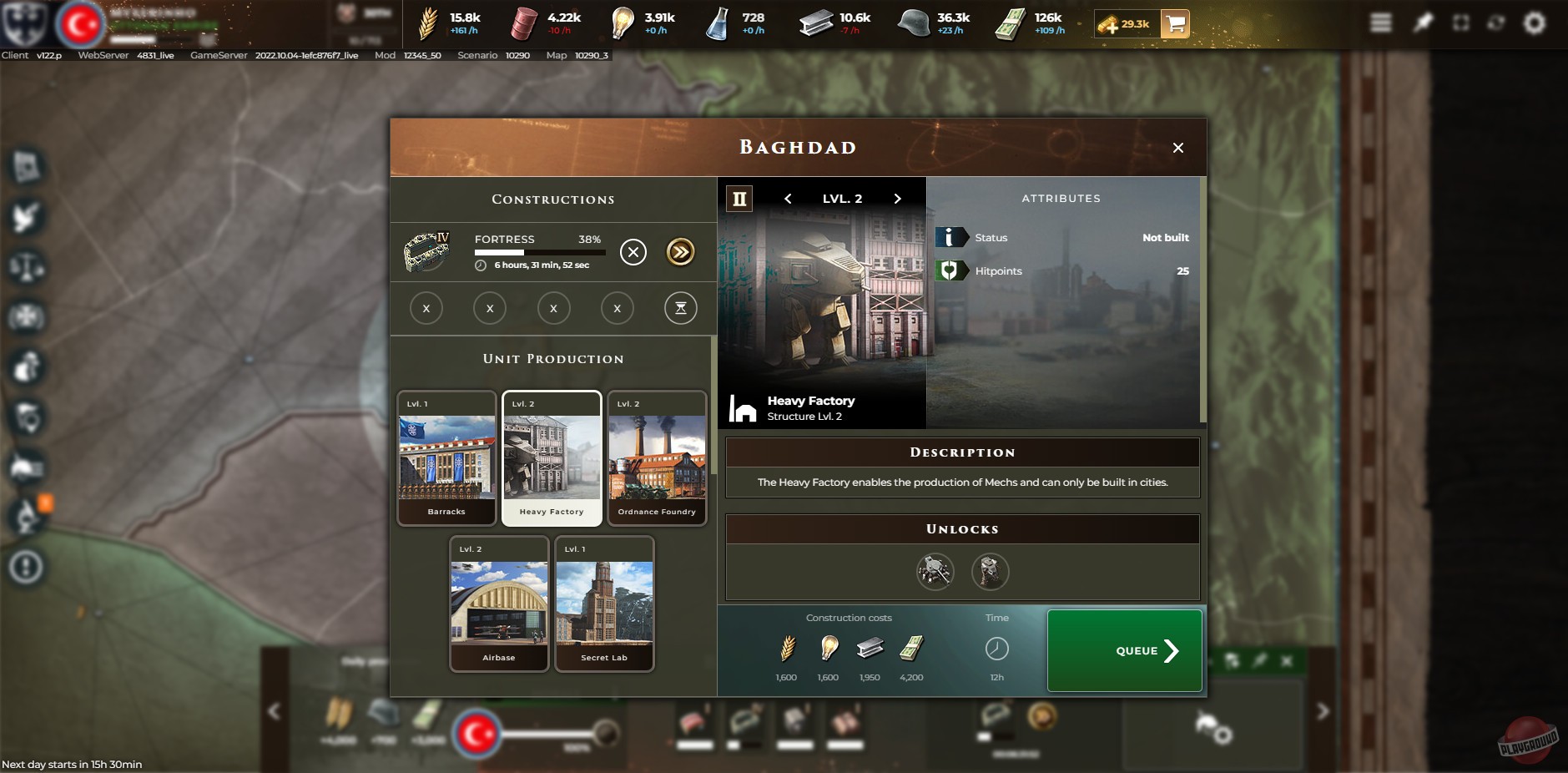The image size is (1568, 773).
Task: Open the coalition panel via the cross icon
Action: point(25,318)
